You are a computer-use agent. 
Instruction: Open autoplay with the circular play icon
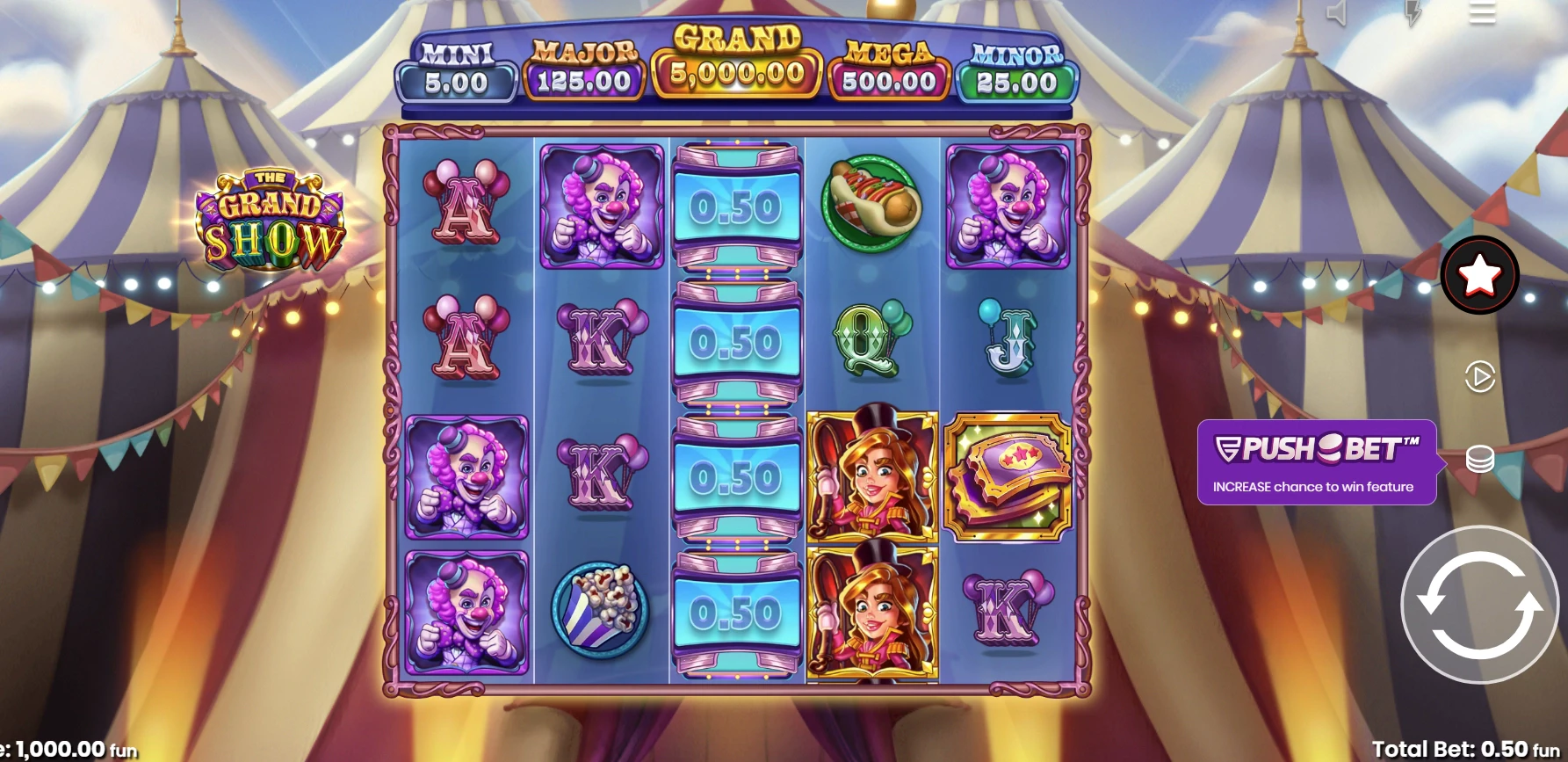pyautogui.click(x=1481, y=376)
